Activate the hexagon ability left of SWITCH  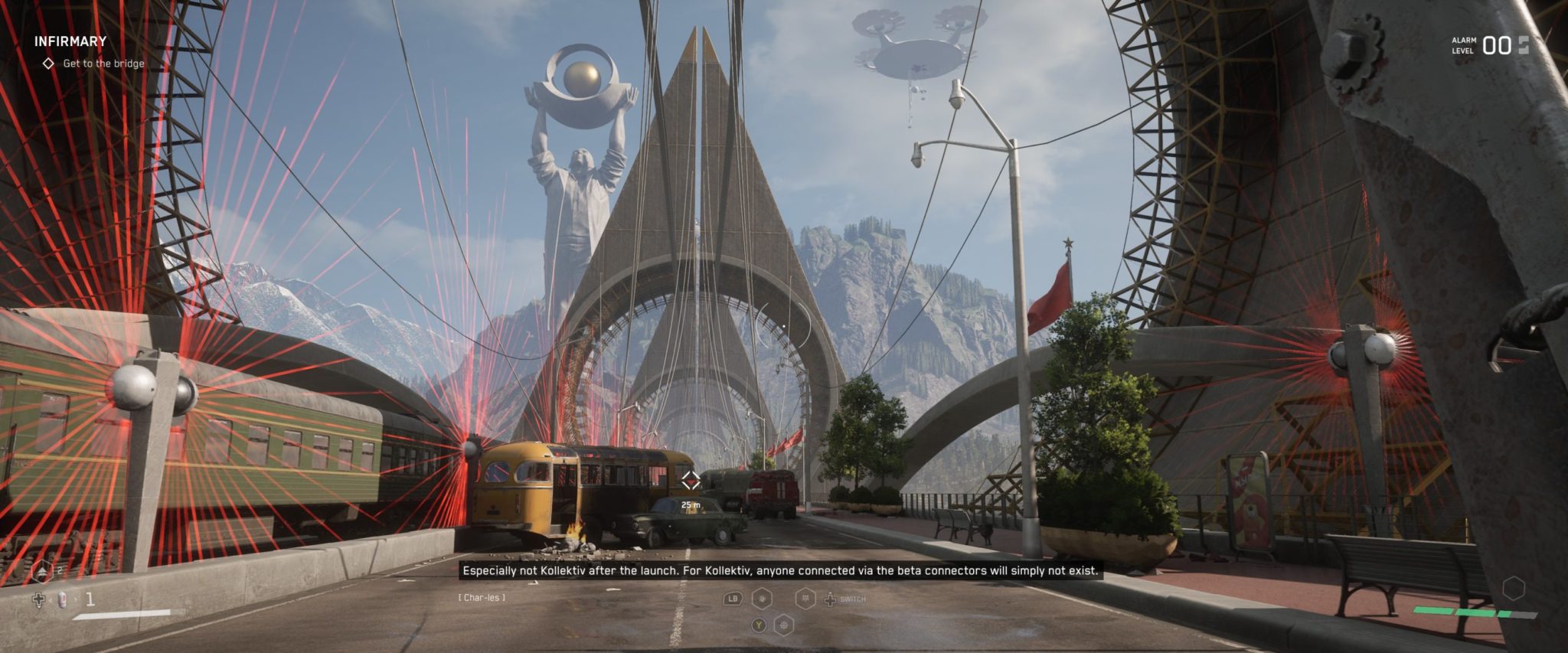pyautogui.click(x=805, y=599)
